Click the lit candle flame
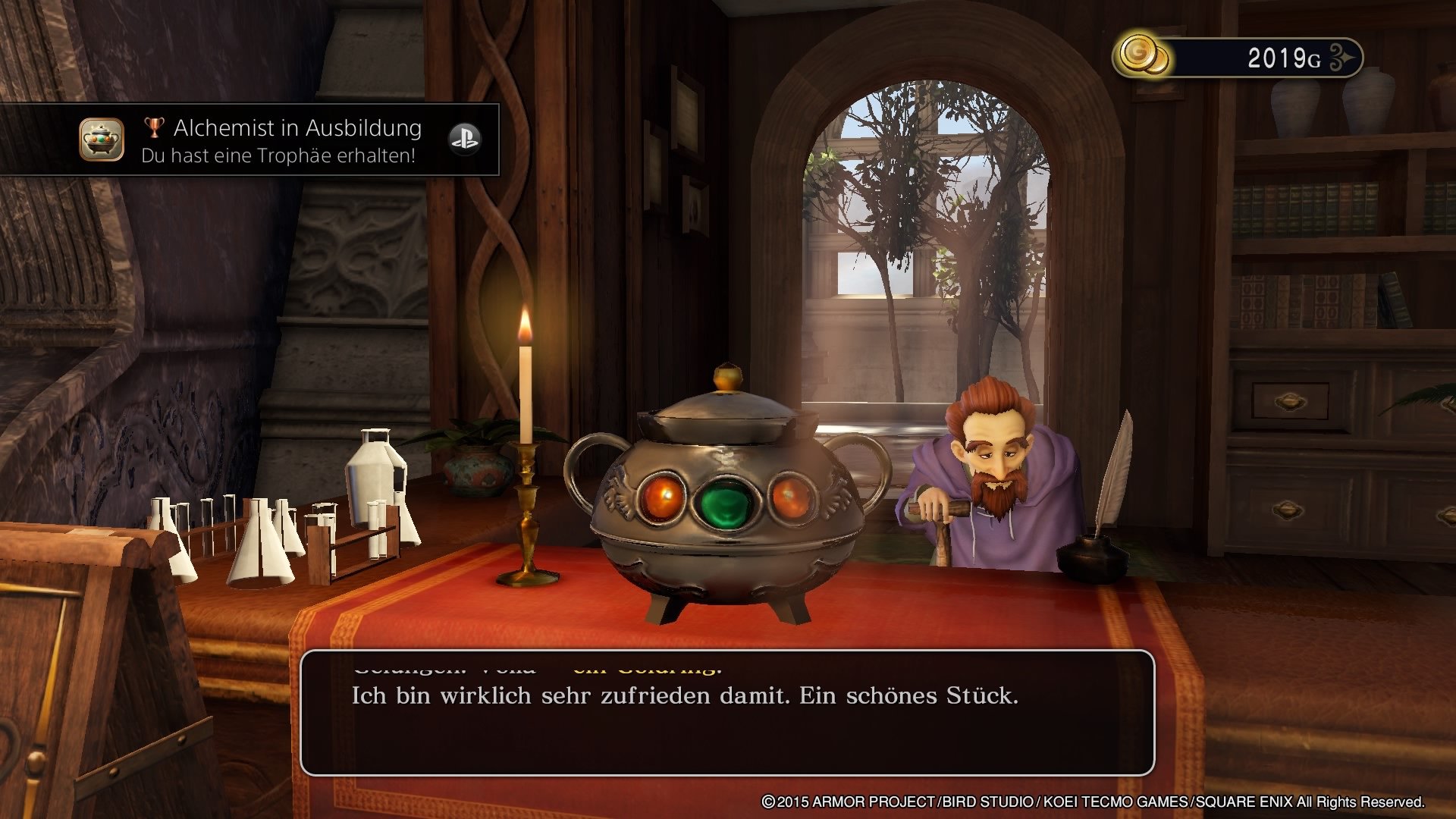1456x819 pixels. pos(523,327)
